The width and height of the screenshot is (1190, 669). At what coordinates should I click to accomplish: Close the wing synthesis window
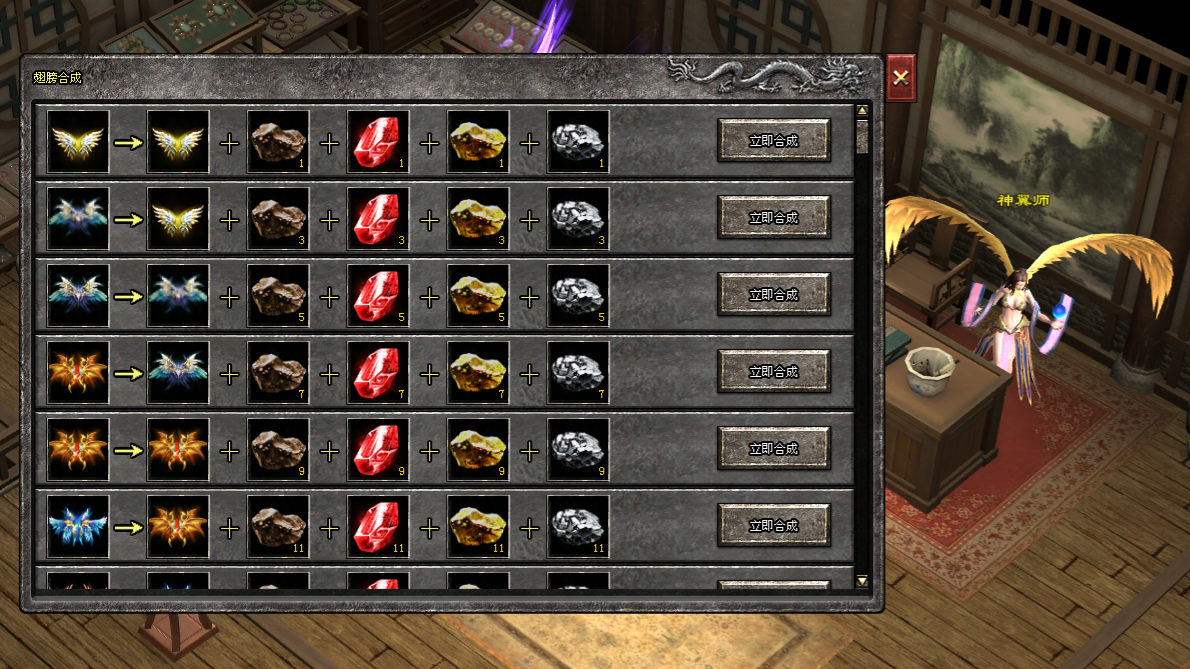point(900,77)
